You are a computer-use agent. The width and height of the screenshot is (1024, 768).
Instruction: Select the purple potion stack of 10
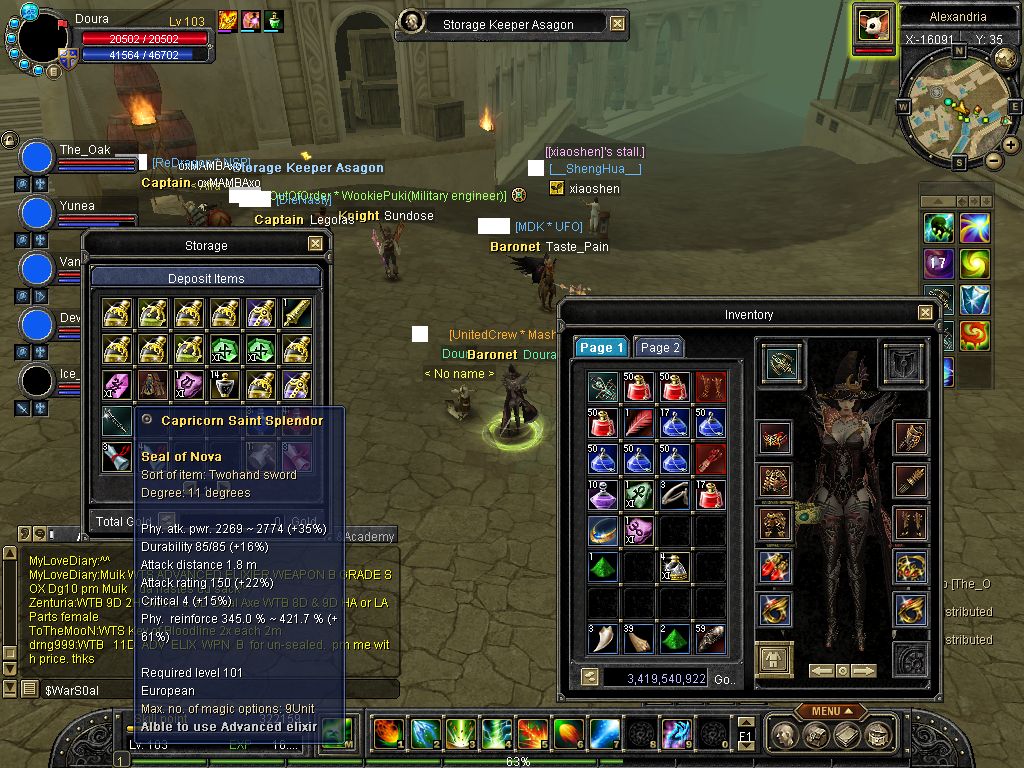click(602, 495)
